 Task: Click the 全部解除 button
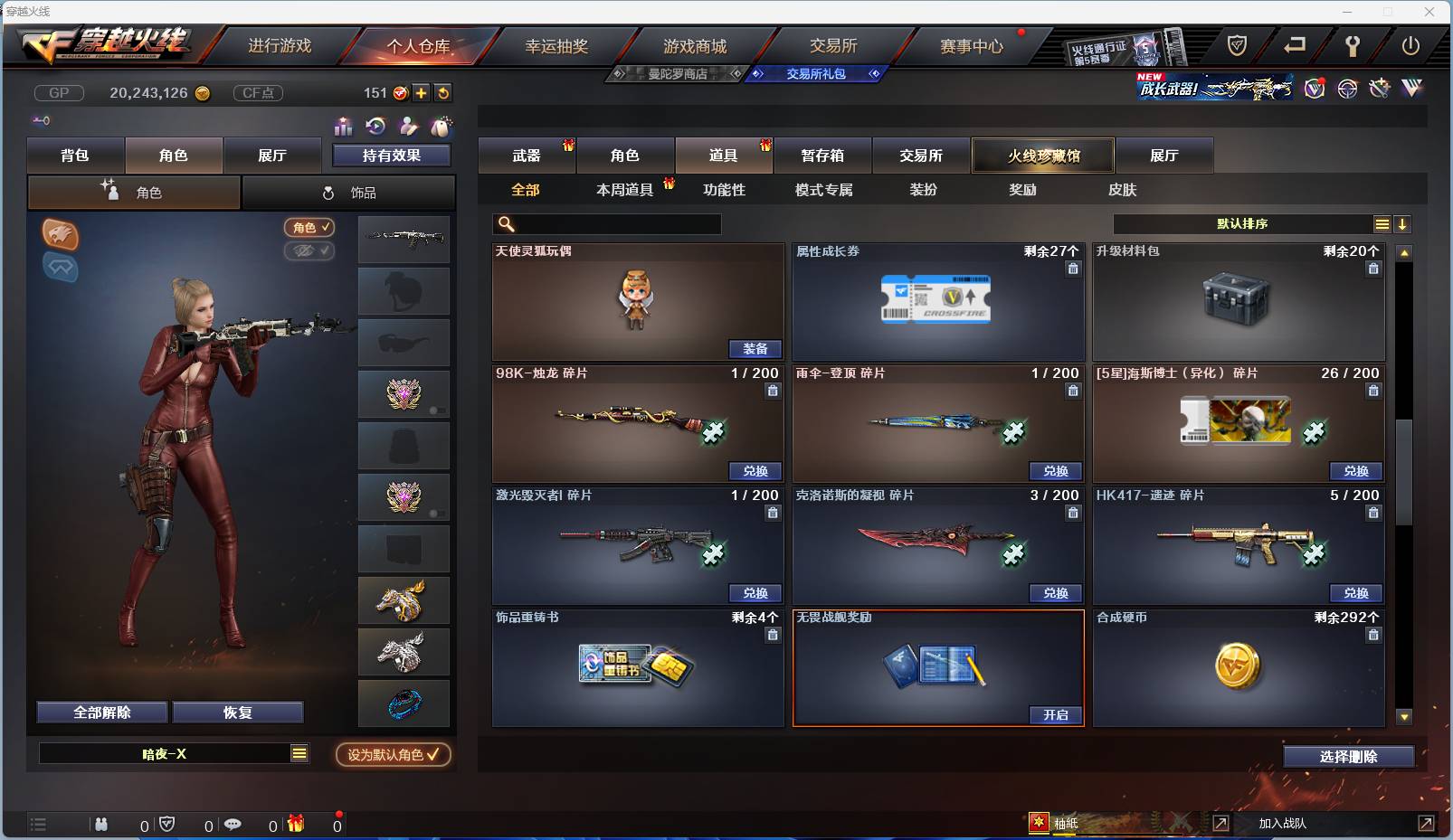pyautogui.click(x=101, y=712)
